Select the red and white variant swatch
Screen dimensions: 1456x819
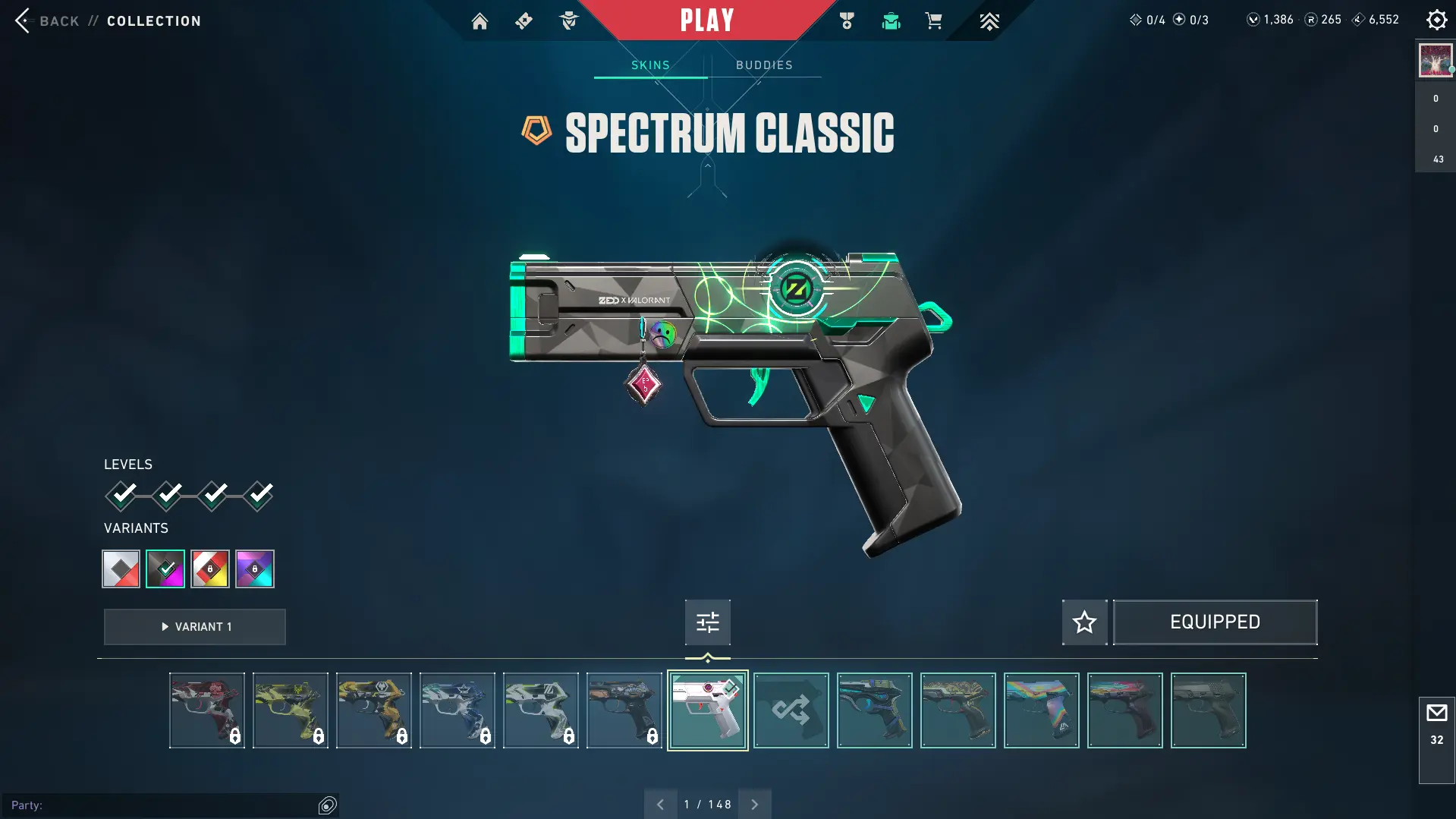tap(121, 569)
